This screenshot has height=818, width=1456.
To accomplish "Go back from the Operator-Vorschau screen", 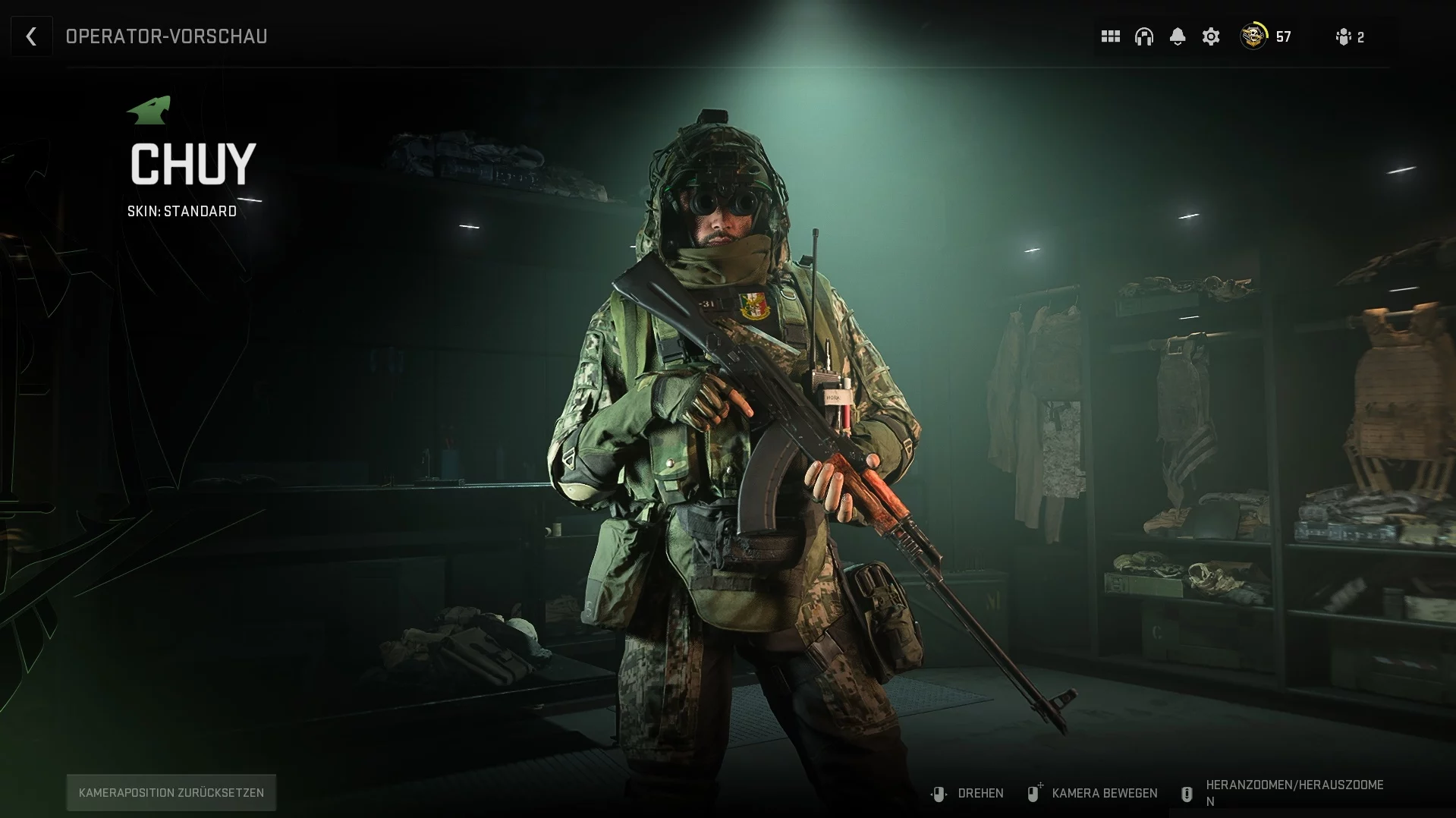I will [31, 36].
